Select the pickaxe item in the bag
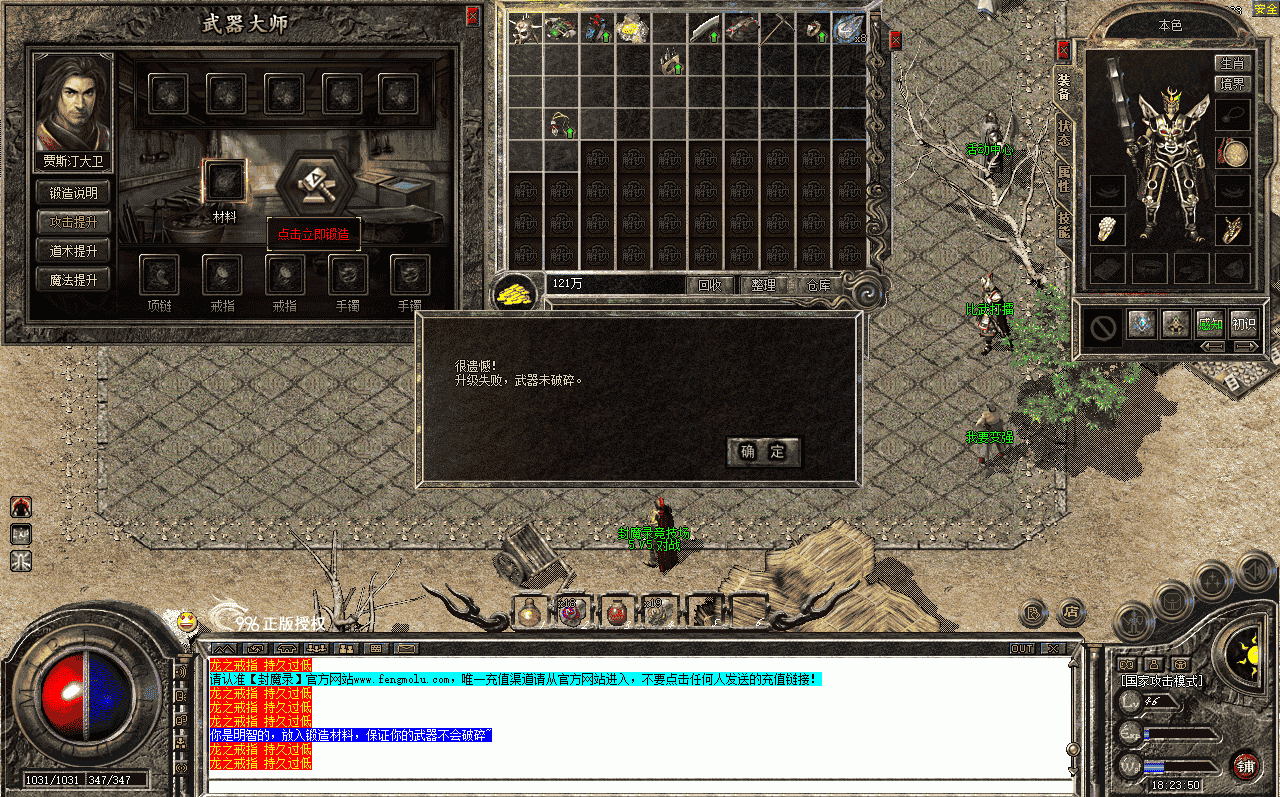Screen dimensions: 1280x797 [777, 28]
